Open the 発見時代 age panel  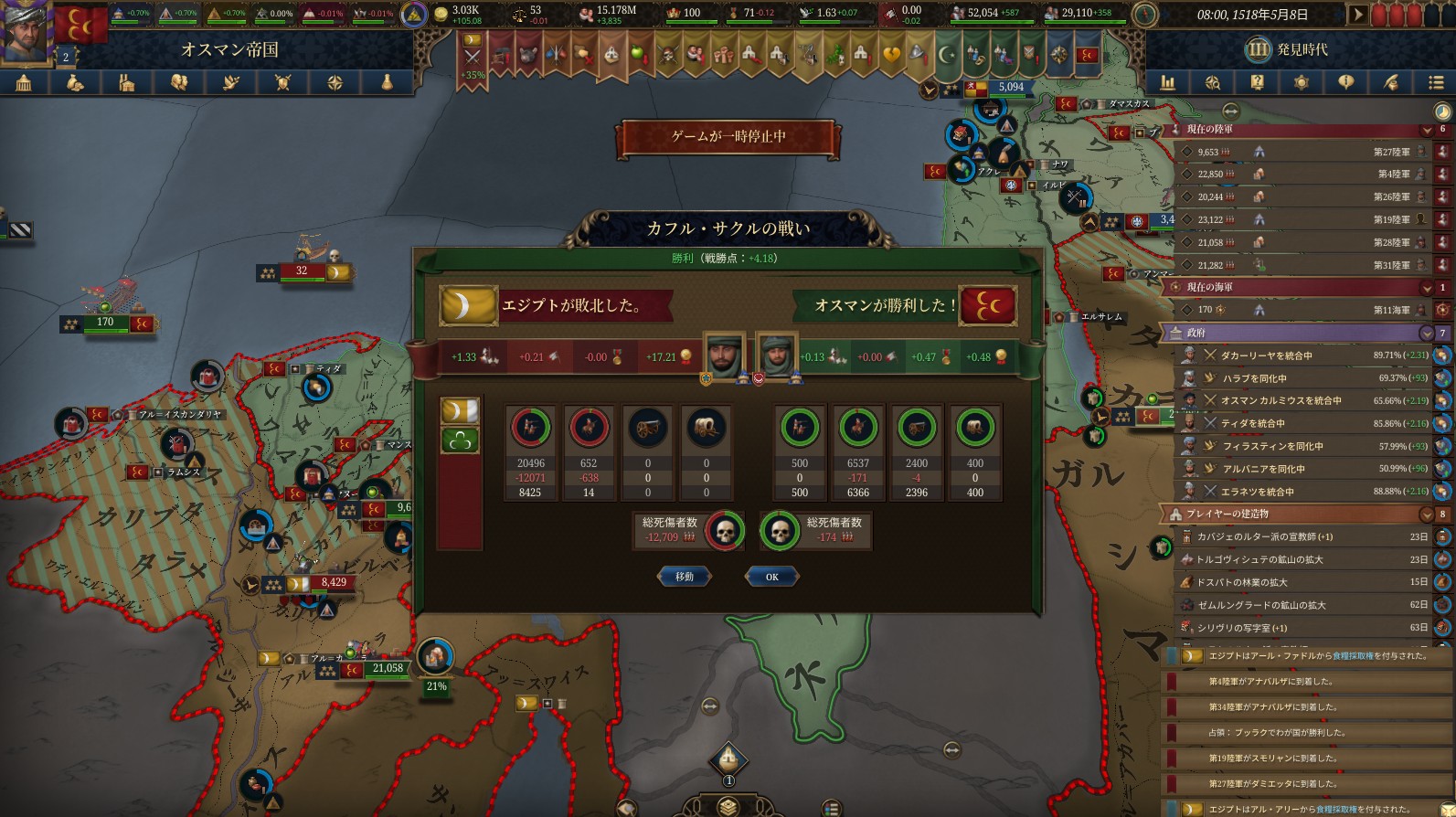coord(1289,49)
